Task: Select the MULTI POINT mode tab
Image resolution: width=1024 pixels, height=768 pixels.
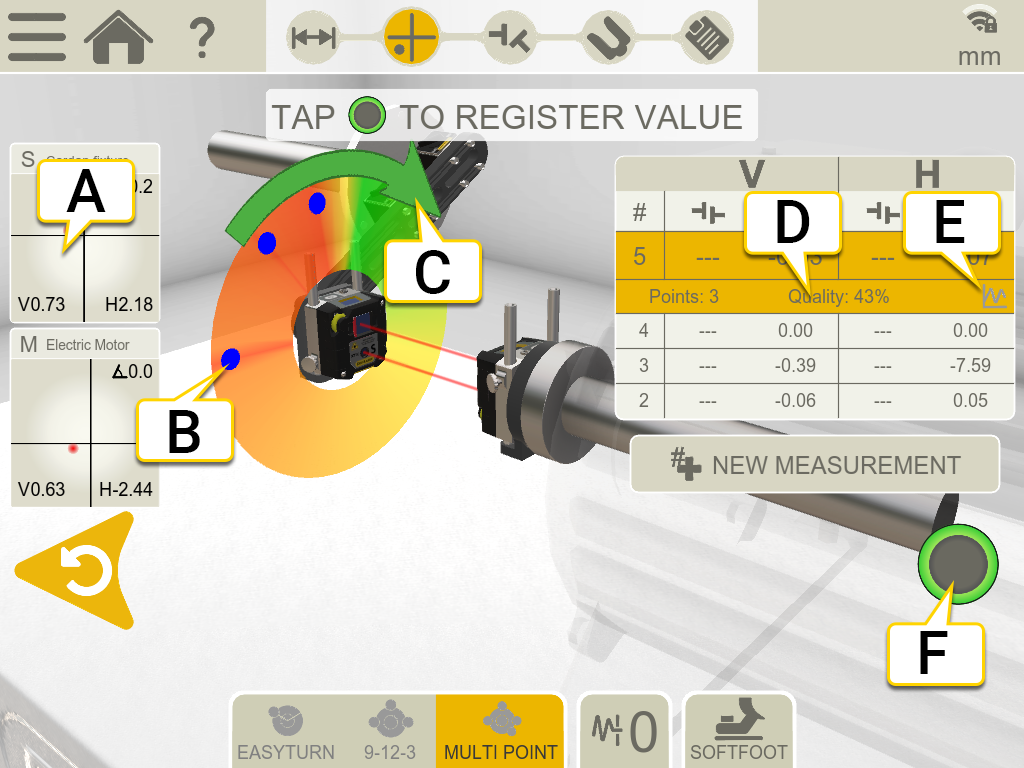Action: (x=500, y=731)
